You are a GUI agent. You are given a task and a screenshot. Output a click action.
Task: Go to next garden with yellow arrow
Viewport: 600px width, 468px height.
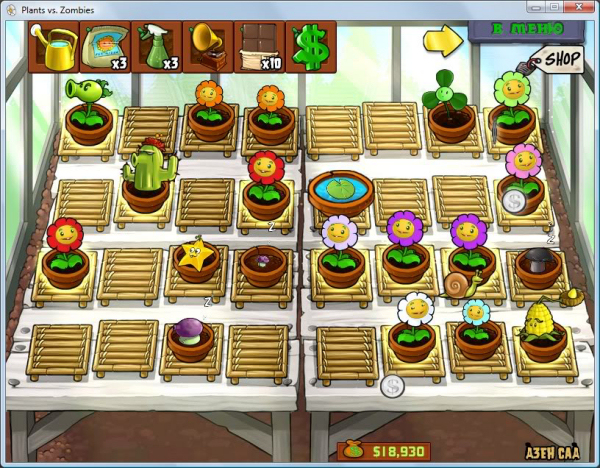pyautogui.click(x=441, y=39)
